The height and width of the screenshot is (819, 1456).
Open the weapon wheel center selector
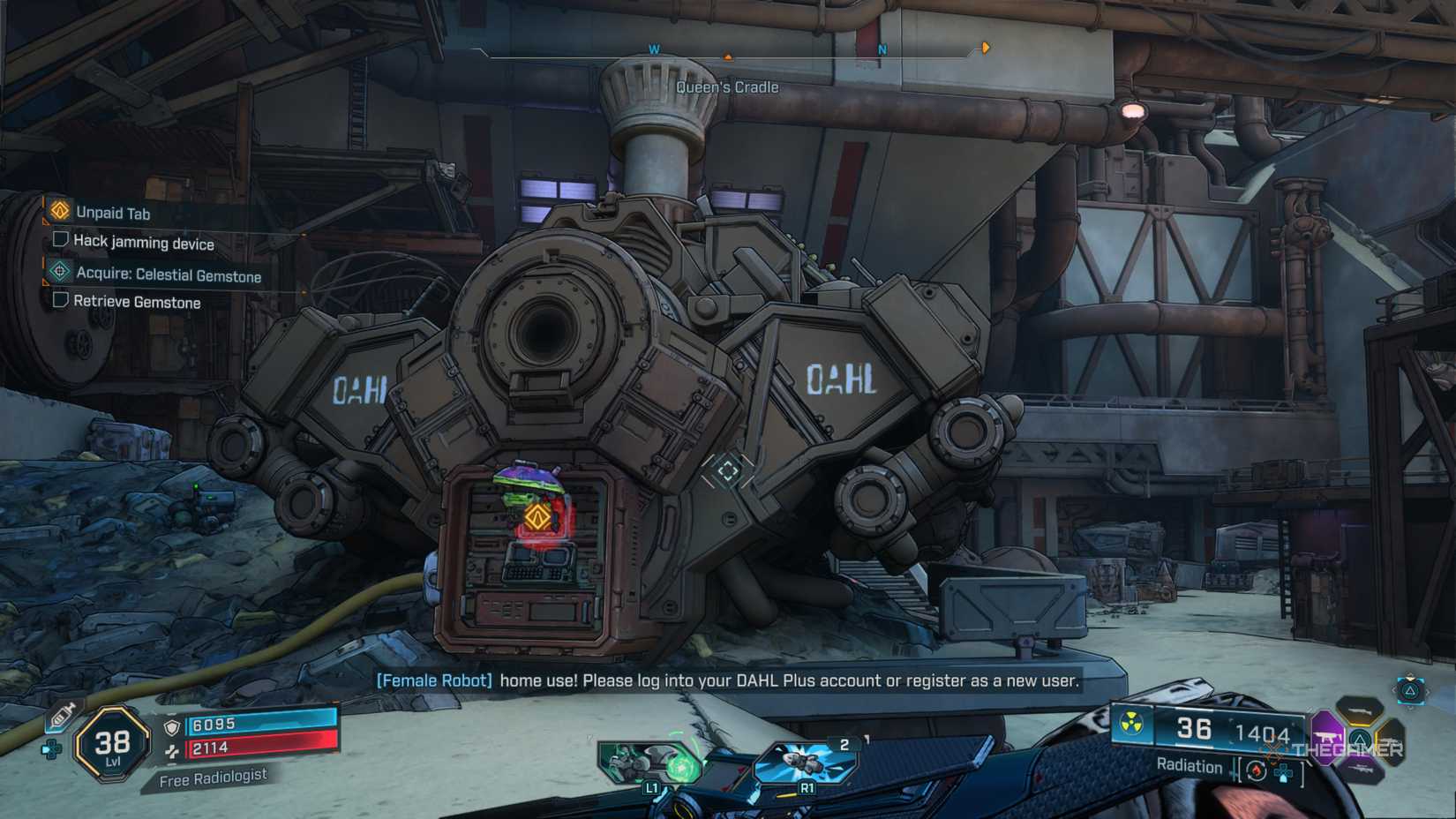point(1359,740)
